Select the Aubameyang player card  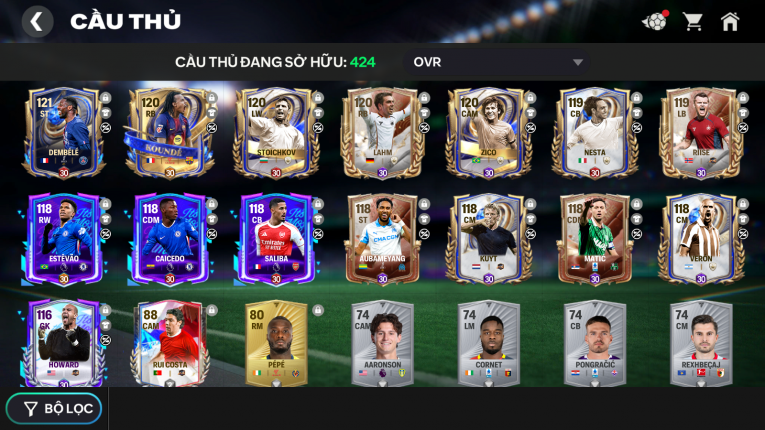pos(382,239)
